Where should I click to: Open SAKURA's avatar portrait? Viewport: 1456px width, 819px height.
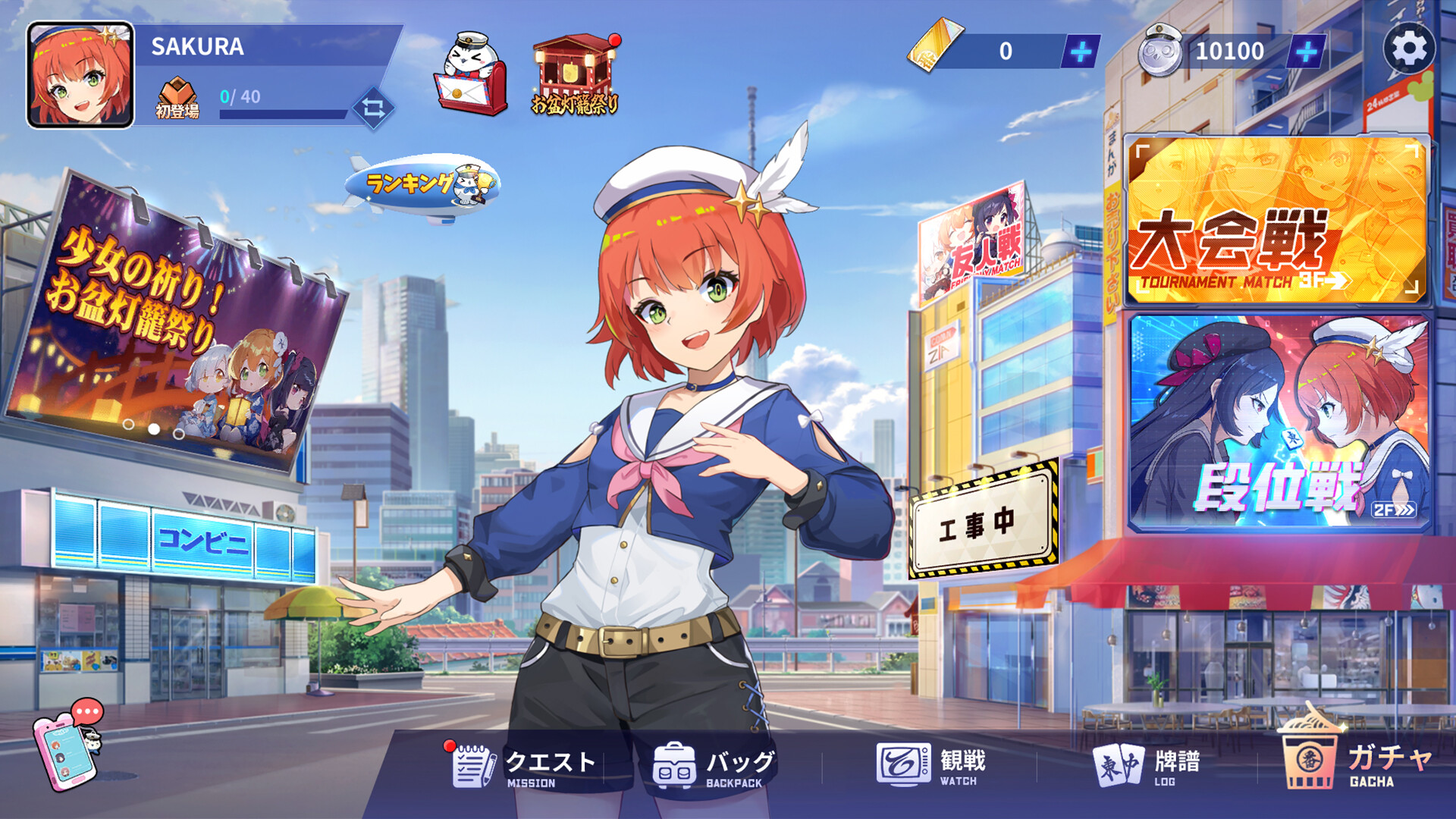point(78,74)
